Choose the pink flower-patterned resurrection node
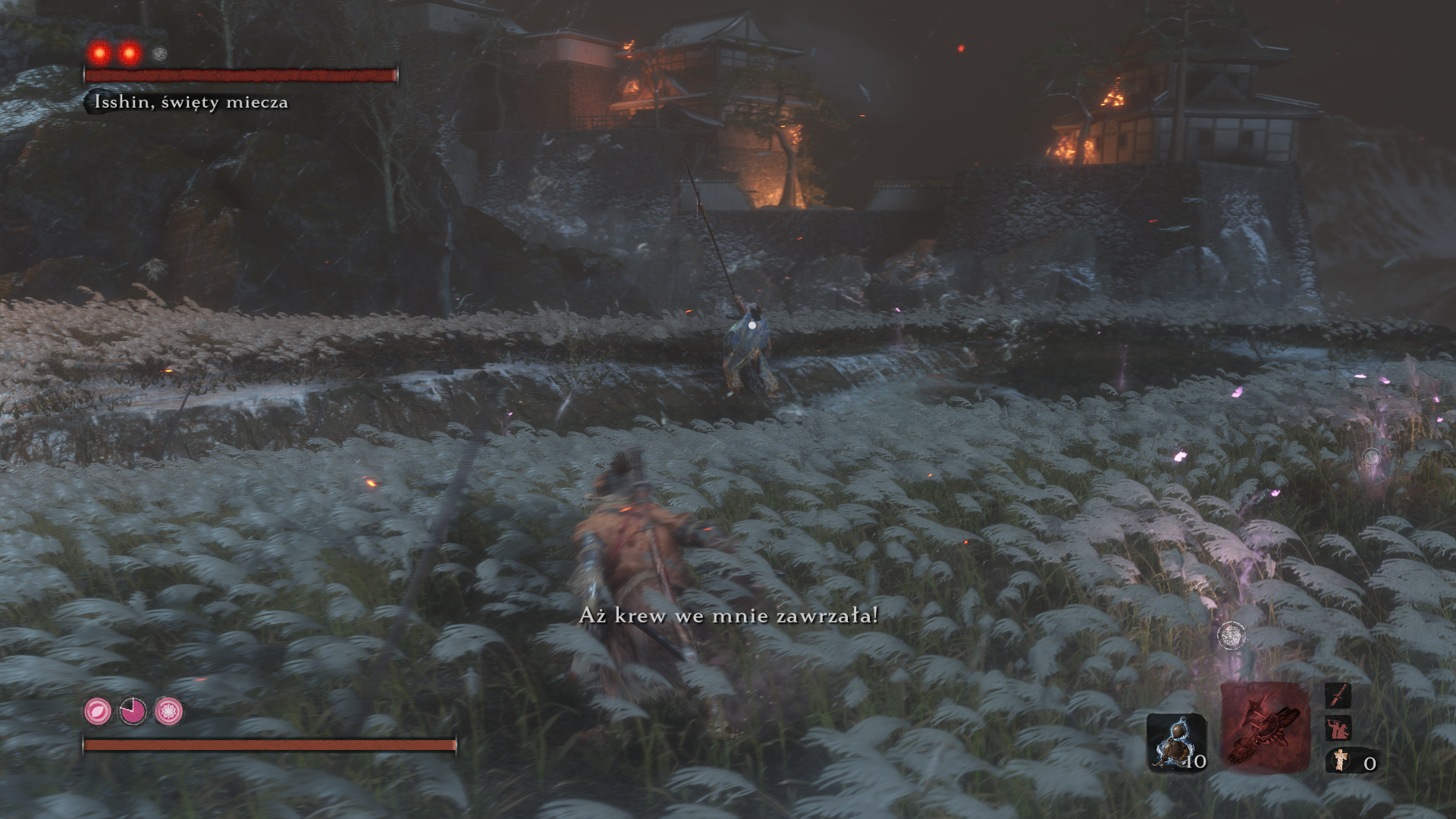The image size is (1456, 819). click(168, 711)
